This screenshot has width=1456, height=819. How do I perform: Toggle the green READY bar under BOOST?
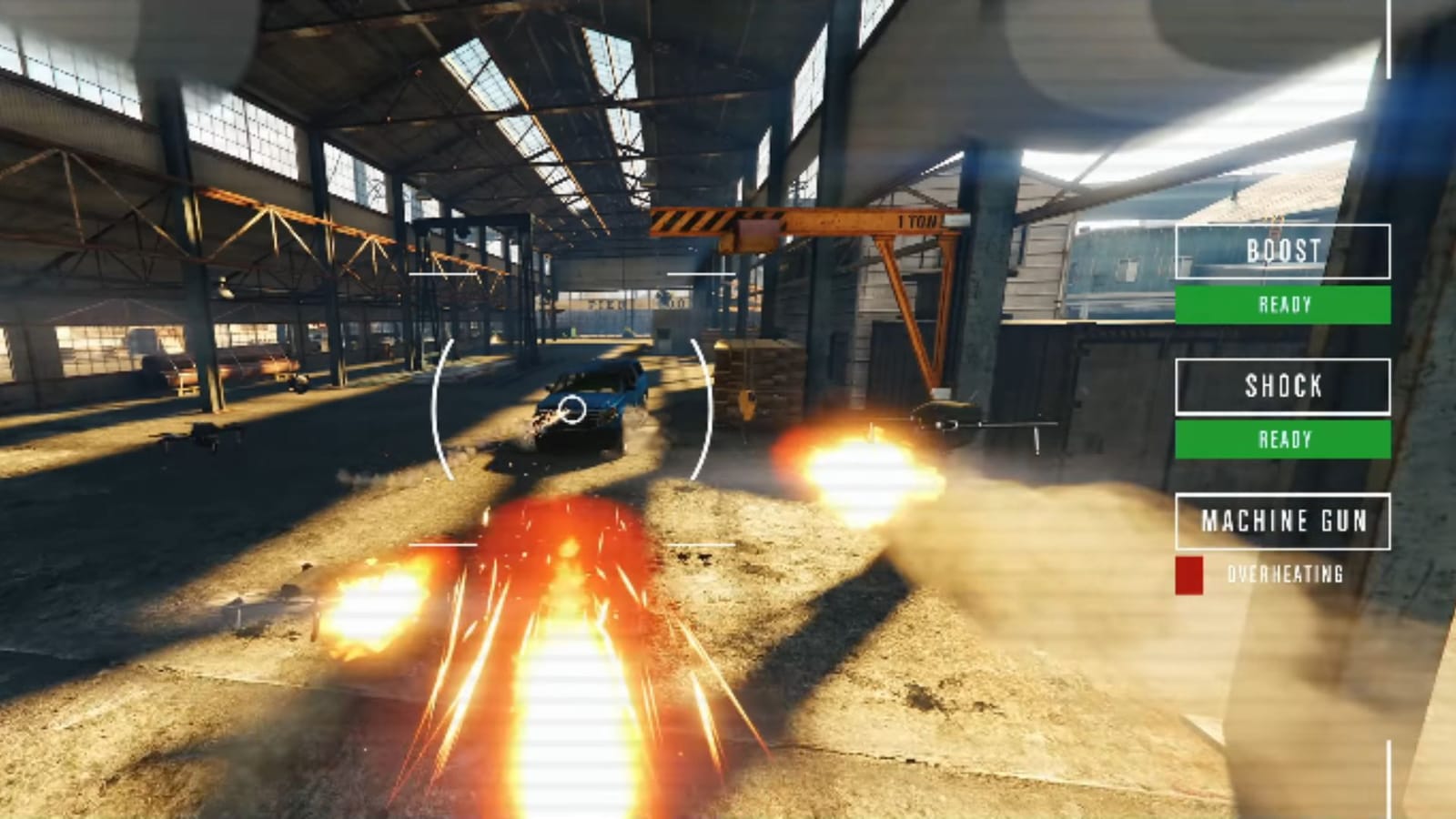click(1283, 307)
